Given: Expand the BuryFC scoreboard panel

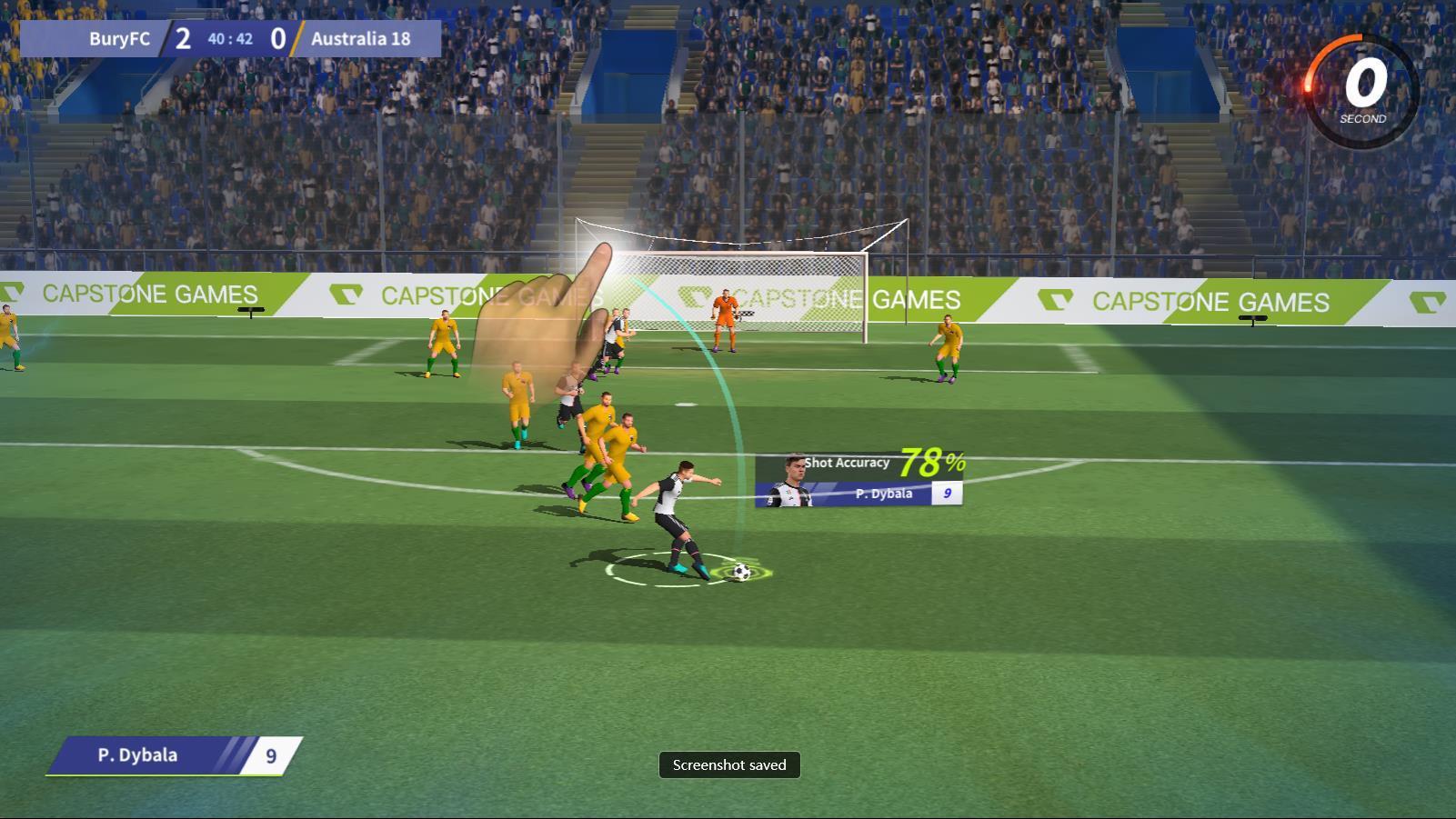Looking at the screenshot, I should (x=232, y=38).
